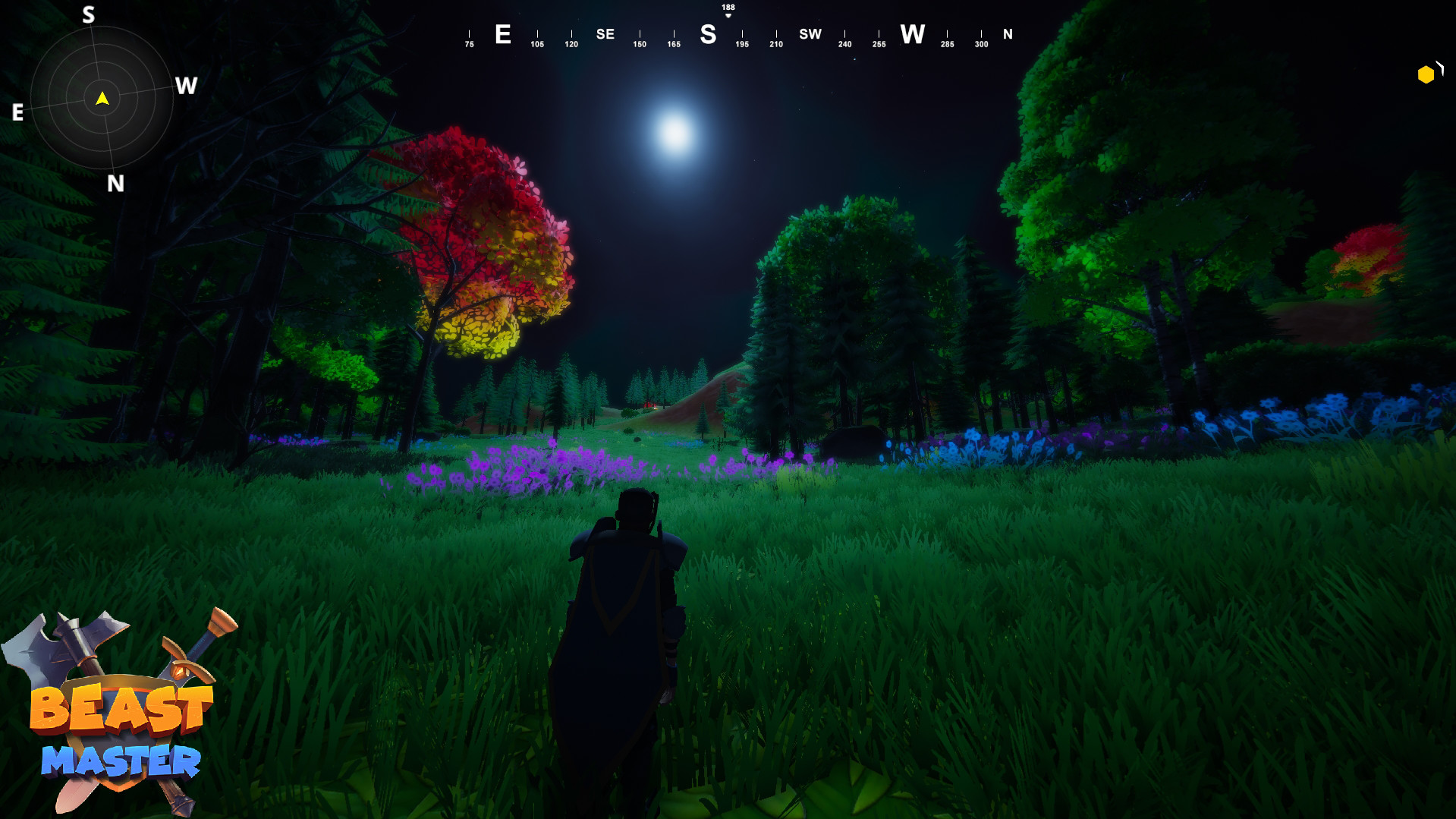Click the yellow hexagon resource icon
Screen dimensions: 1456x819
[1424, 74]
